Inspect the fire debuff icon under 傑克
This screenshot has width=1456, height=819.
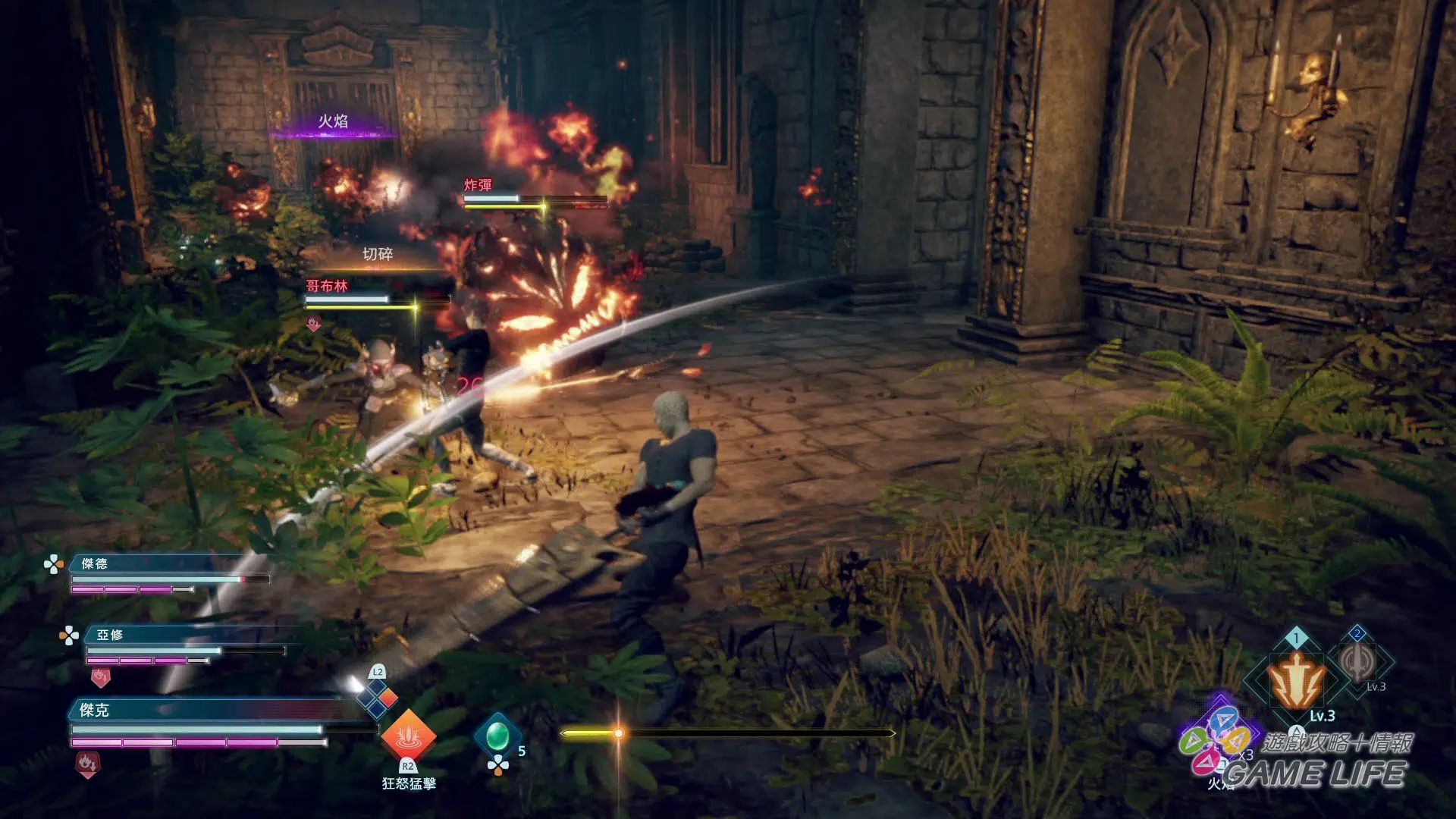coord(86,764)
